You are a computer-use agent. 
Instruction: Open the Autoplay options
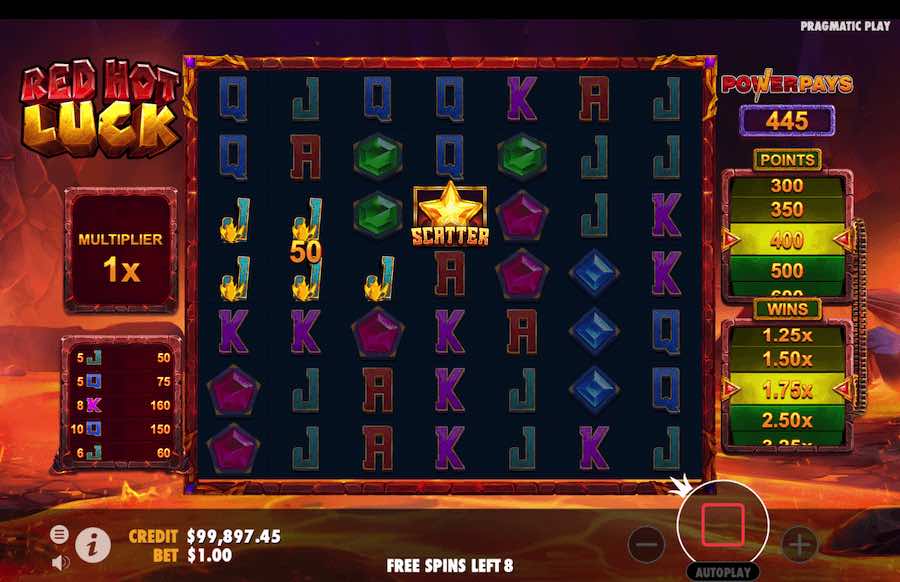[x=723, y=573]
